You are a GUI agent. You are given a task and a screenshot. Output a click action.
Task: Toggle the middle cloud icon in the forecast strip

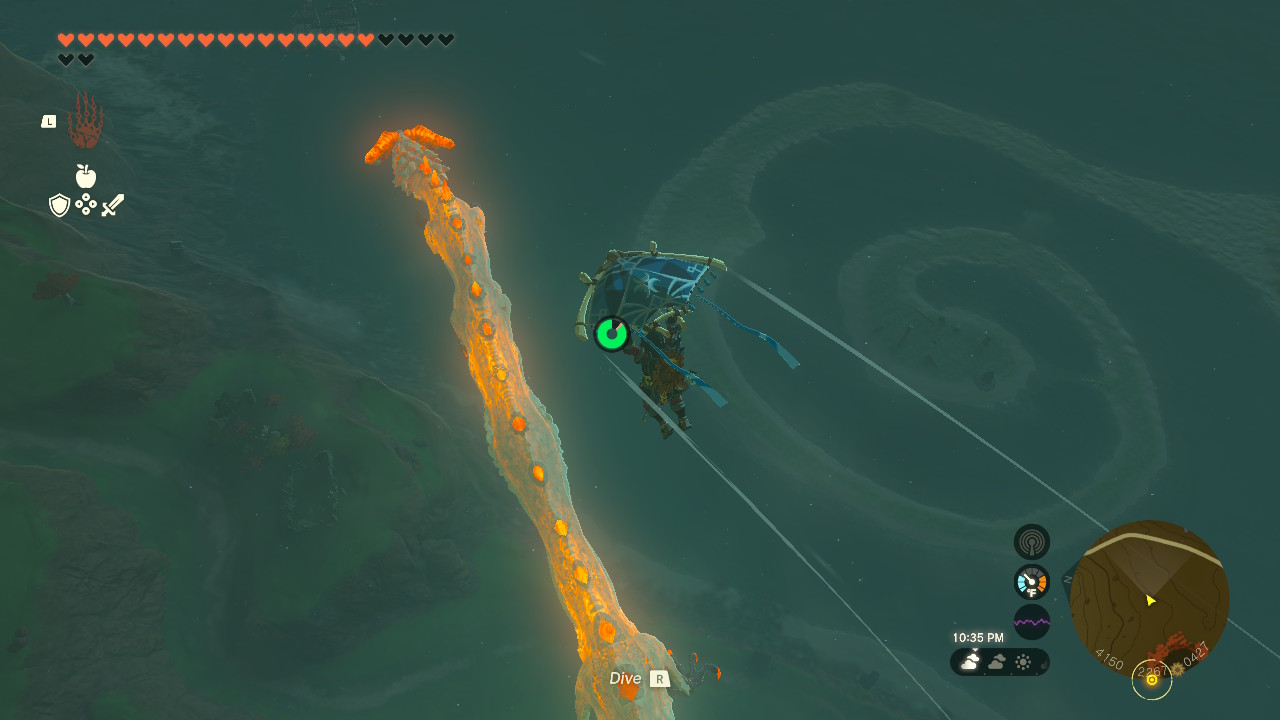pyautogui.click(x=997, y=662)
